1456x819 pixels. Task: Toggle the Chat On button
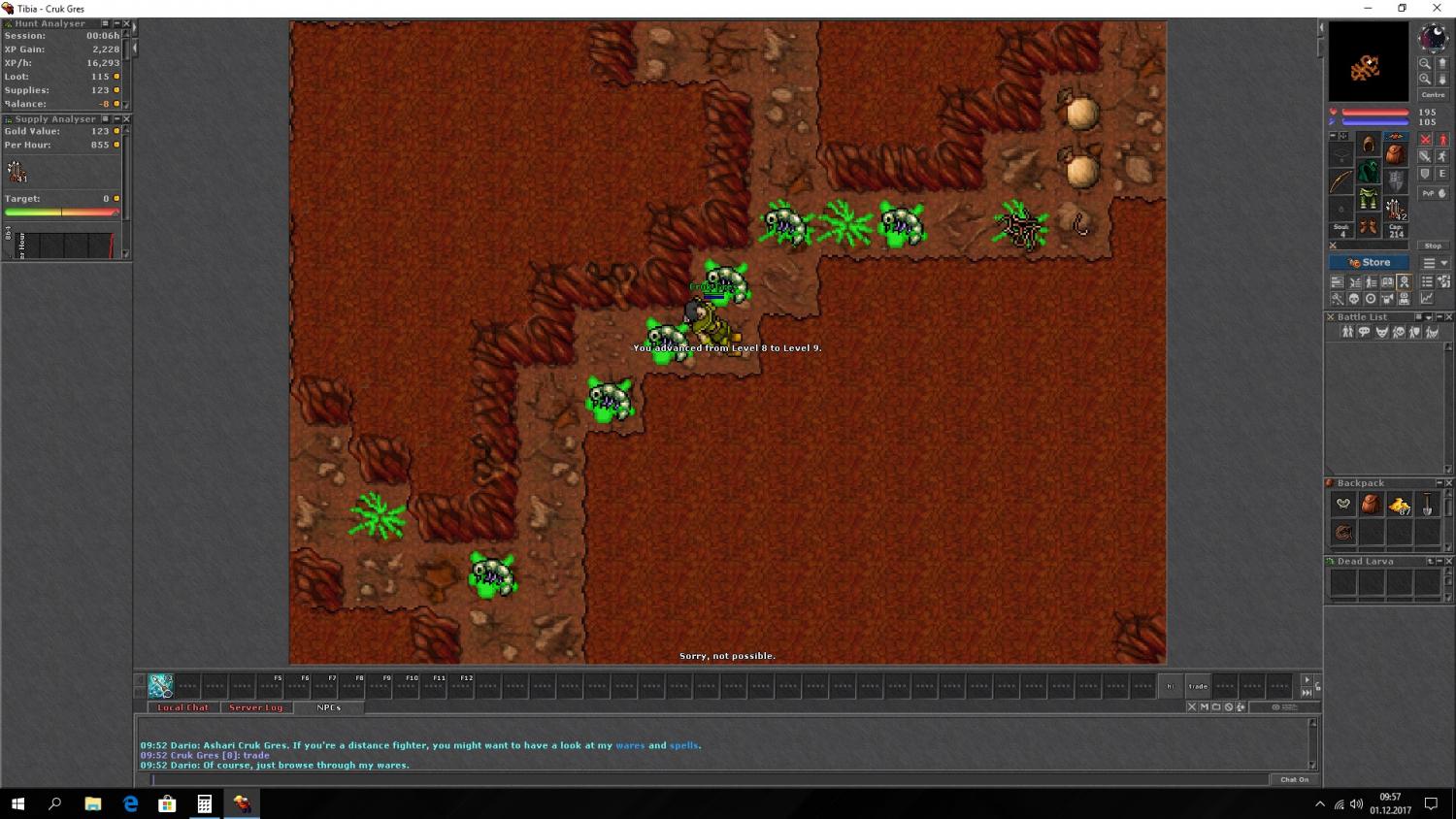[x=1294, y=779]
